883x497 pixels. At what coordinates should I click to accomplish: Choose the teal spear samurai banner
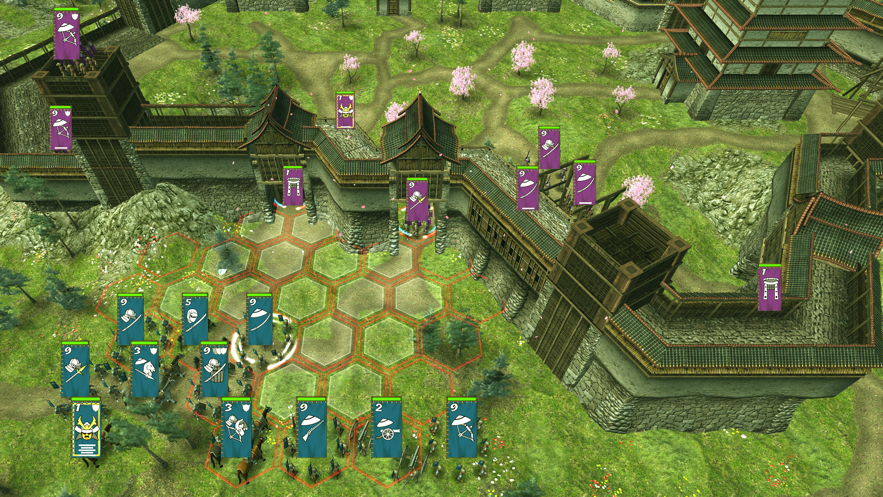pos(76,370)
